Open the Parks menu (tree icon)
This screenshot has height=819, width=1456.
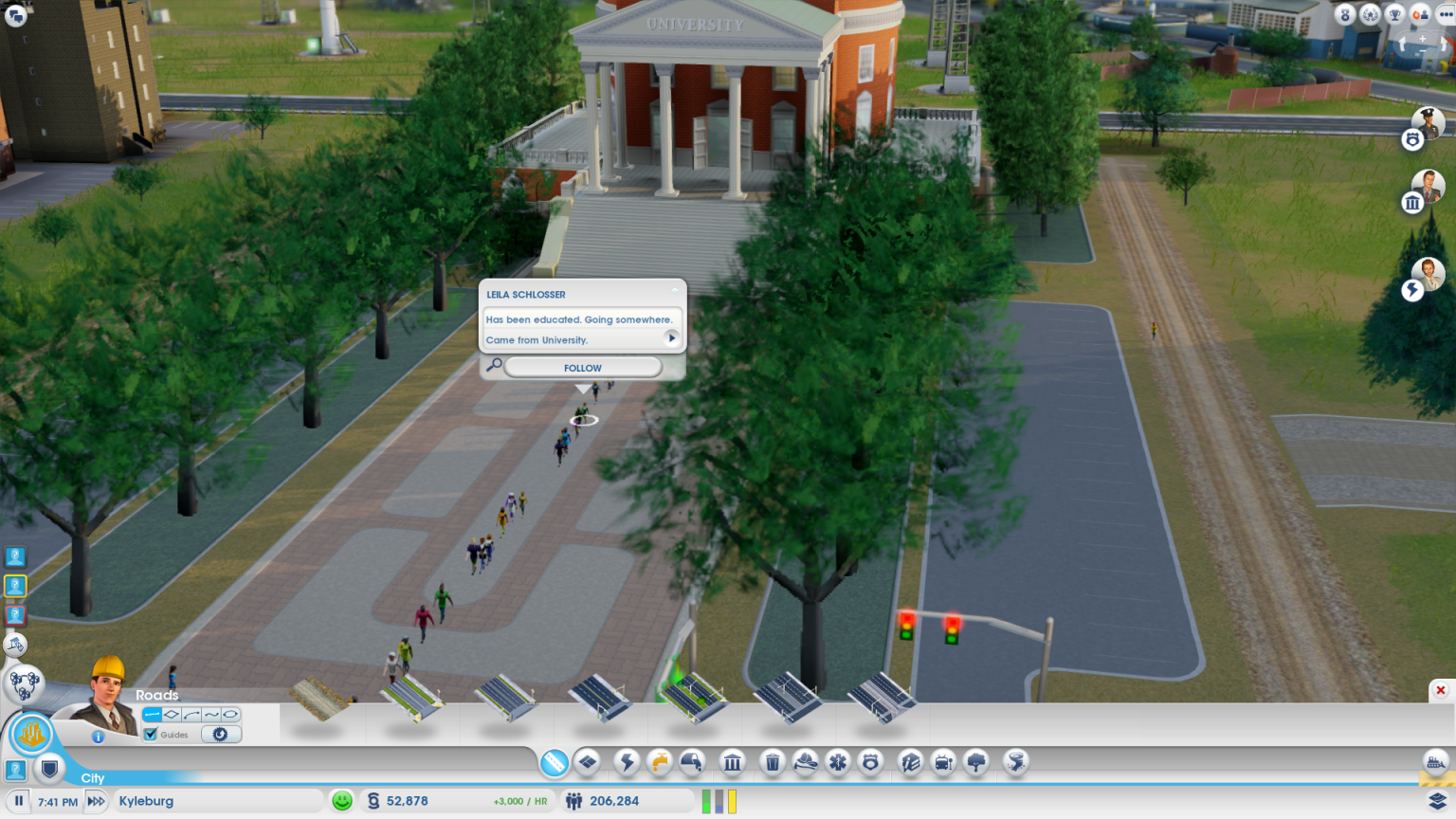975,762
